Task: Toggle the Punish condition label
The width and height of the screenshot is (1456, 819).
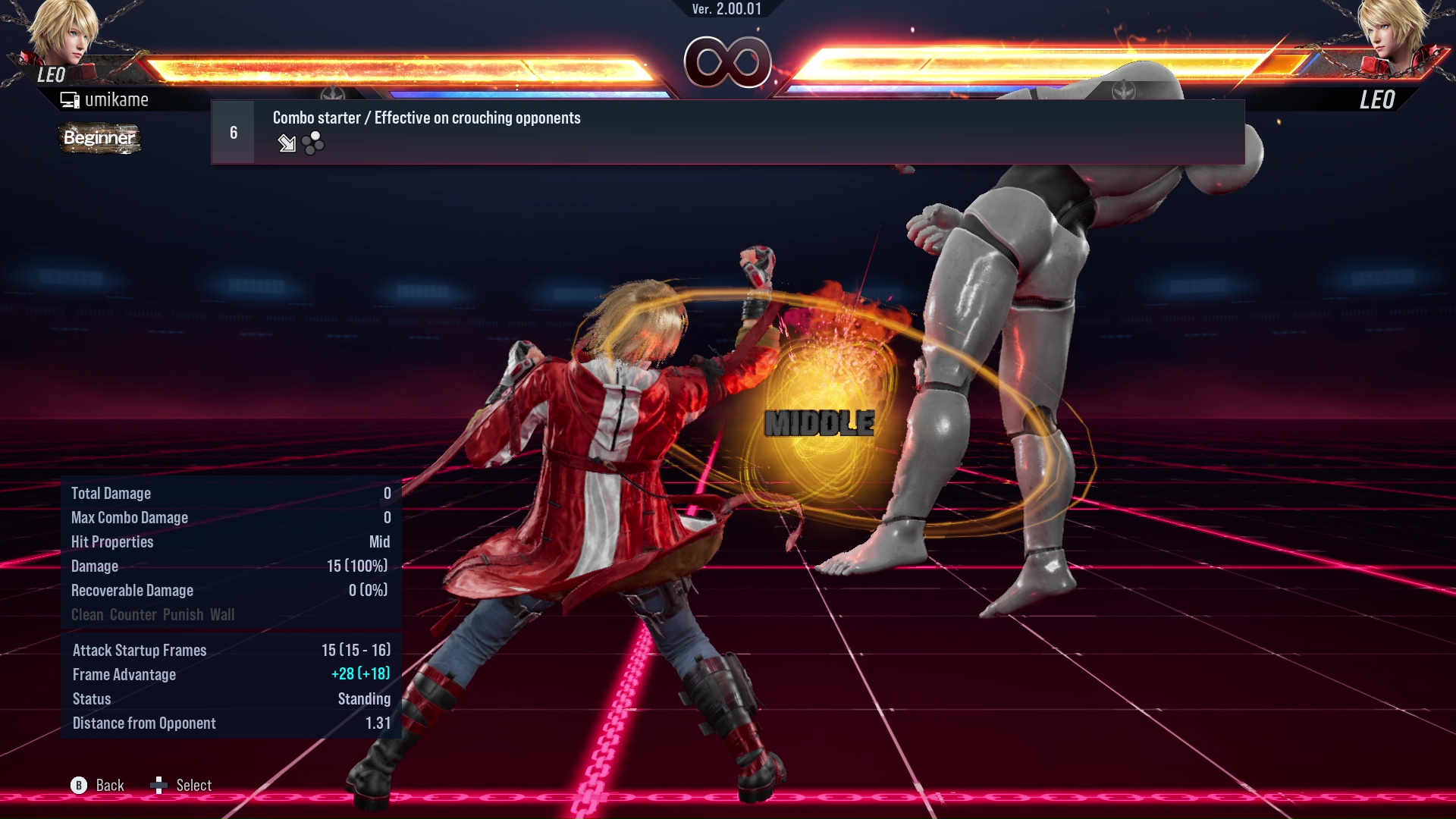Action: [x=185, y=615]
